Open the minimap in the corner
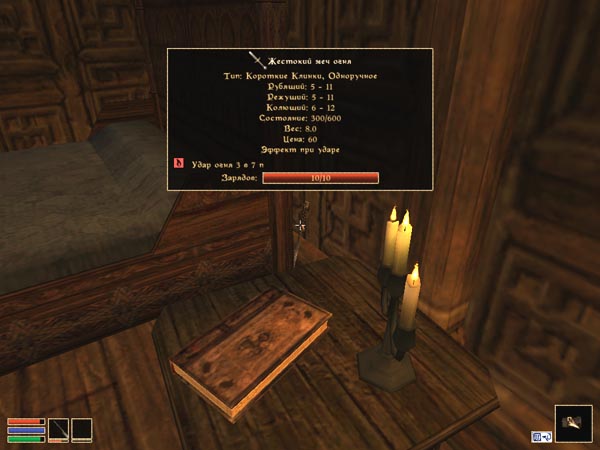This screenshot has height=450, width=600. [x=573, y=423]
